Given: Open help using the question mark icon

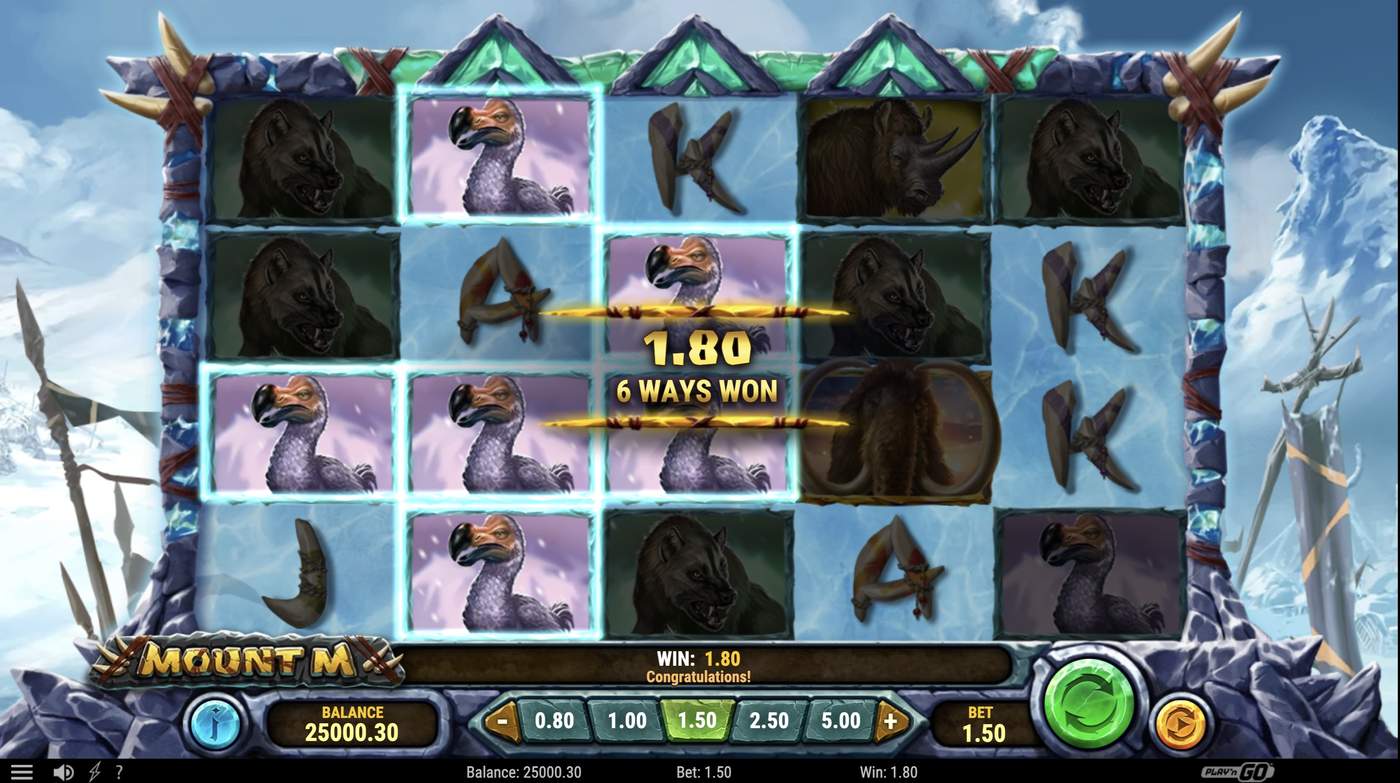Looking at the screenshot, I should (119, 770).
